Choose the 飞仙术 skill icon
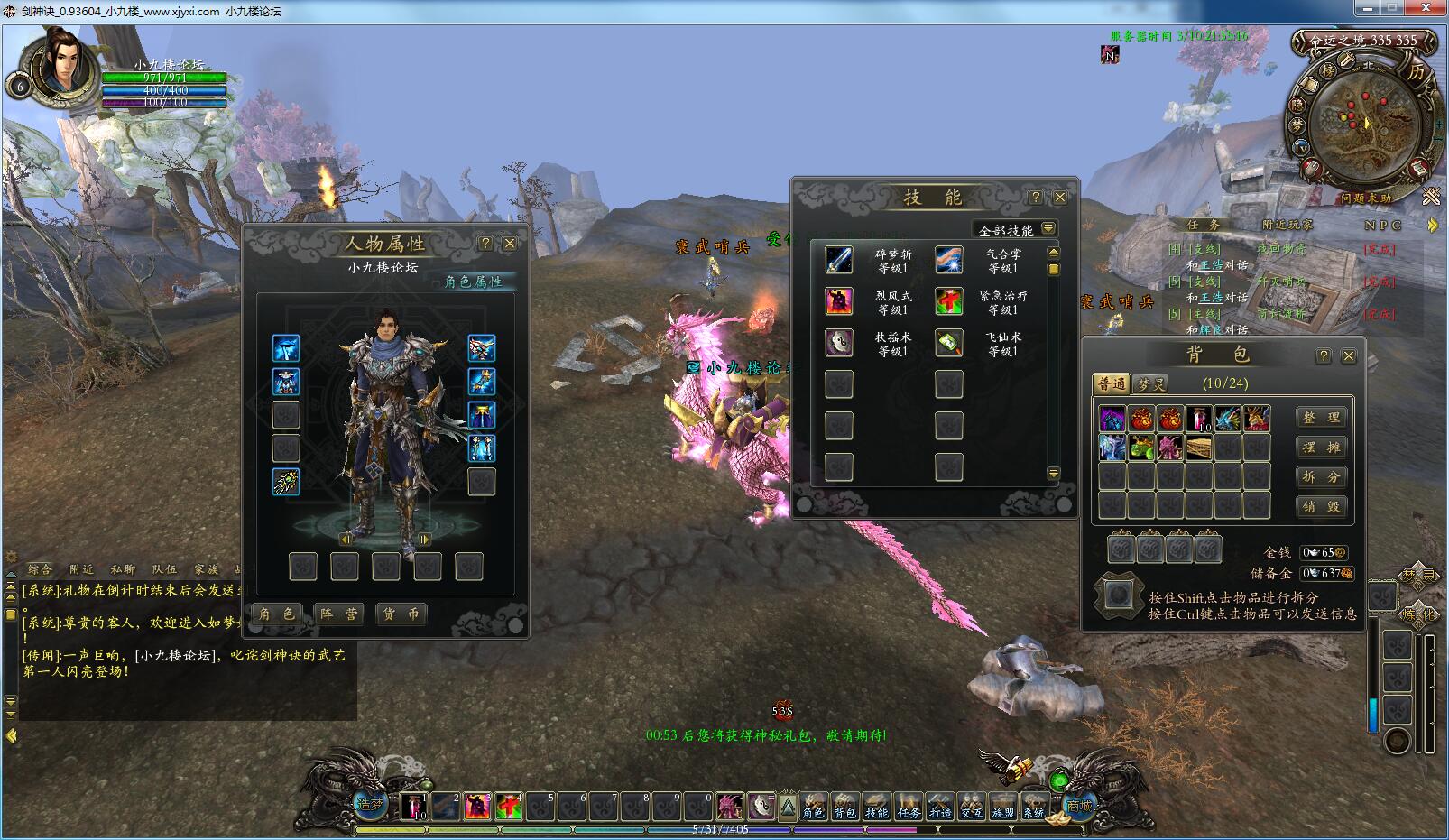 click(948, 343)
